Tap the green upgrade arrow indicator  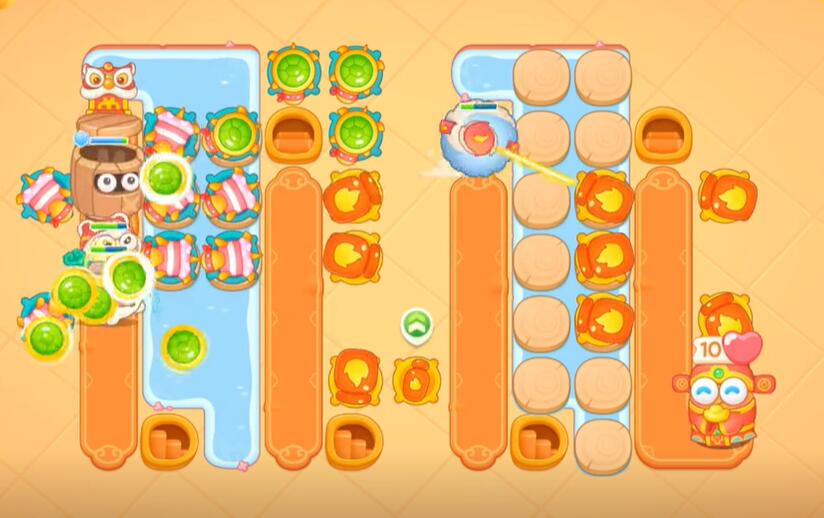pyautogui.click(x=416, y=324)
